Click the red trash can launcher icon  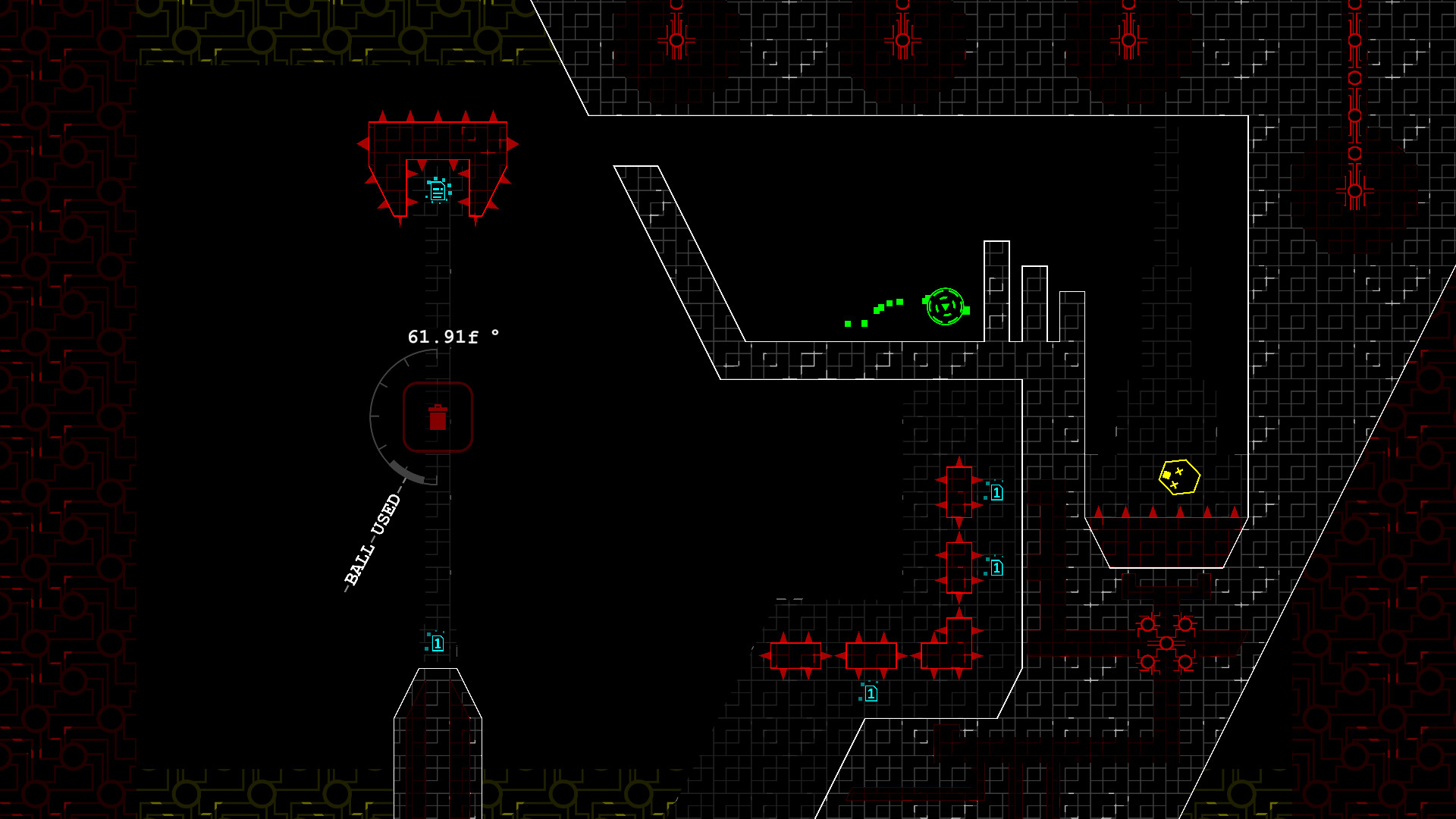pyautogui.click(x=437, y=418)
